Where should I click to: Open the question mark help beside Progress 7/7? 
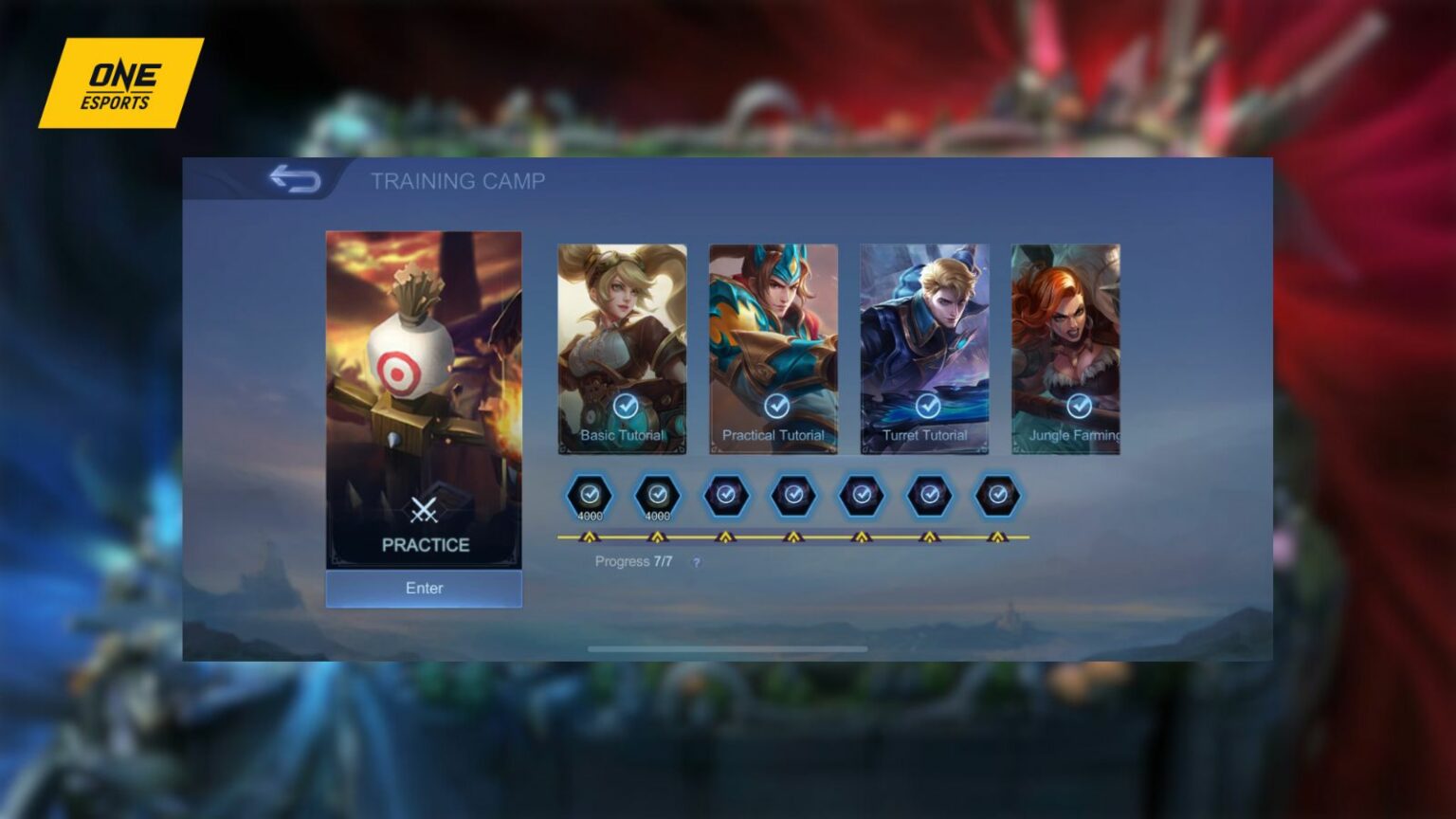(696, 562)
